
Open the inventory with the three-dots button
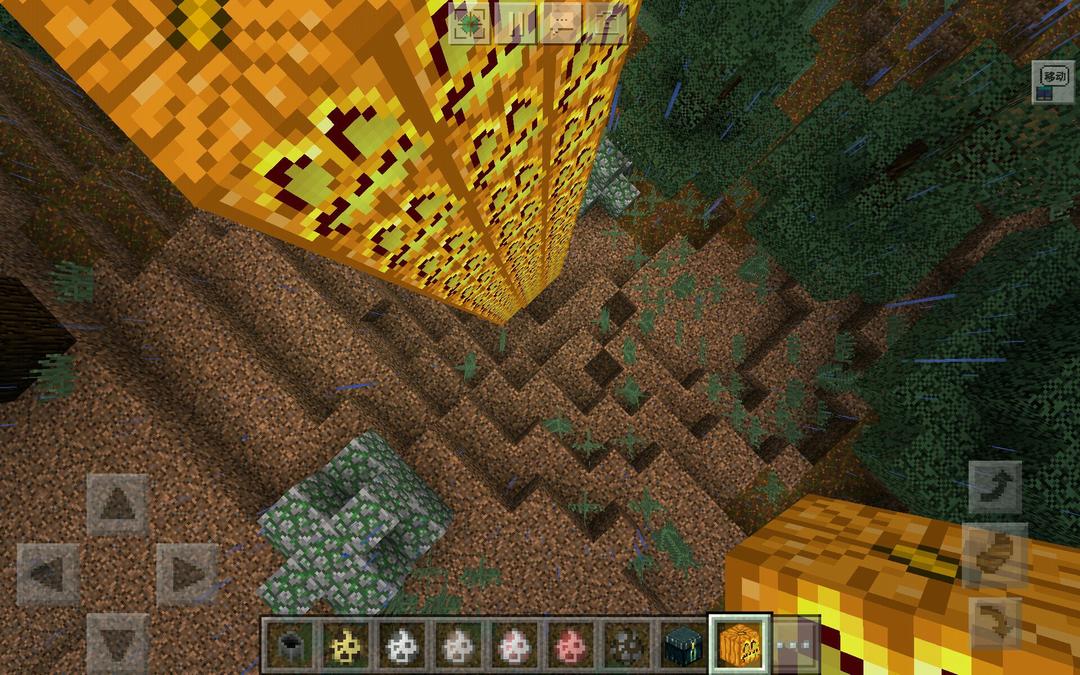point(796,645)
